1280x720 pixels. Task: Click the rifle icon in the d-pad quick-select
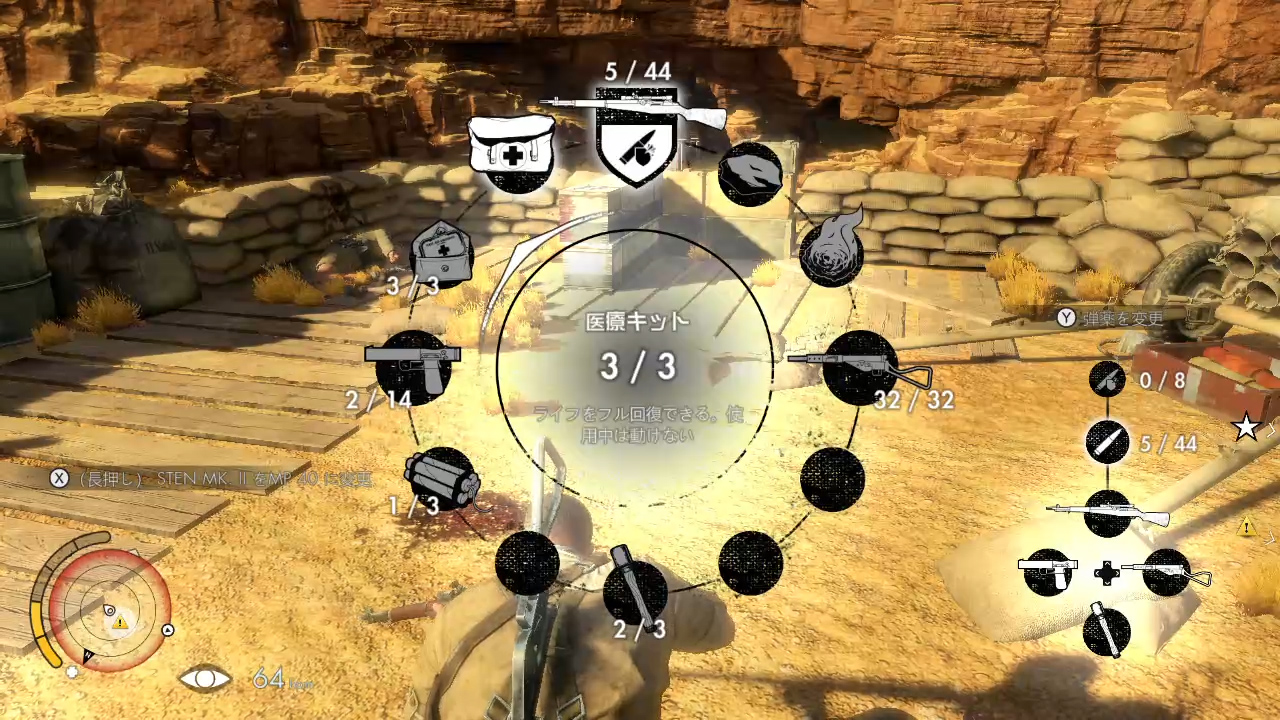pyautogui.click(x=1108, y=513)
